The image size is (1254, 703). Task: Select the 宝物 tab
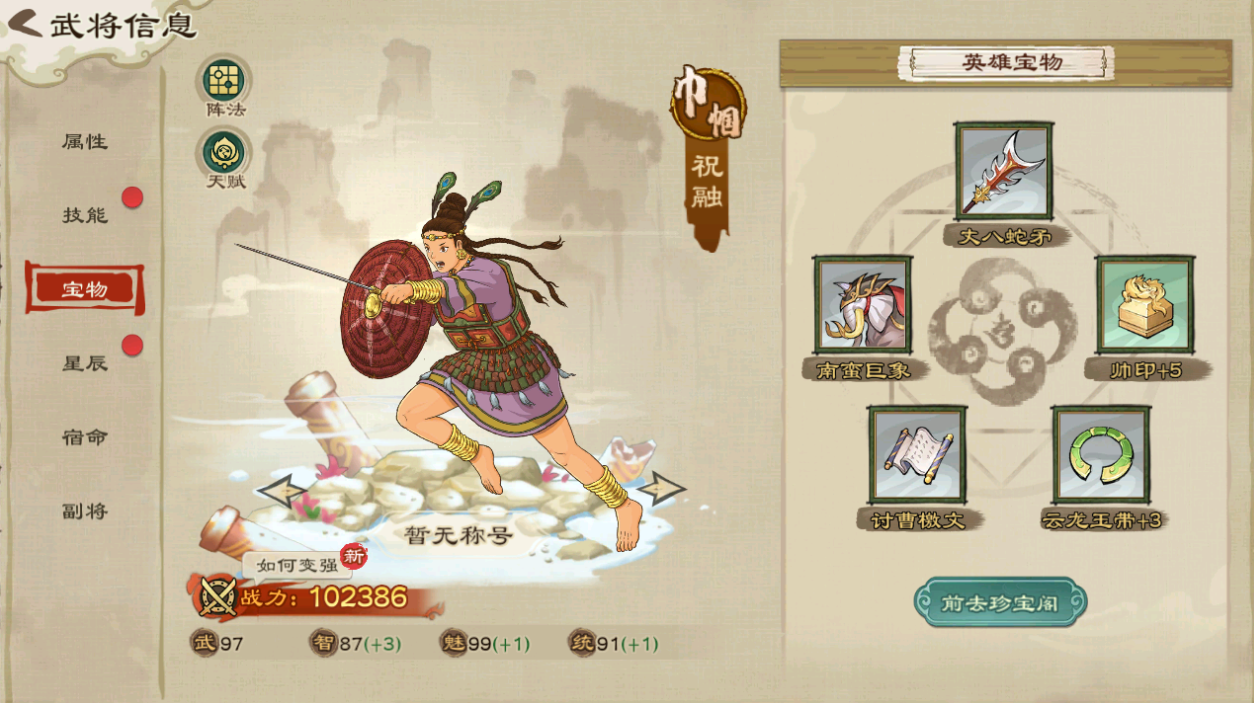pyautogui.click(x=85, y=289)
